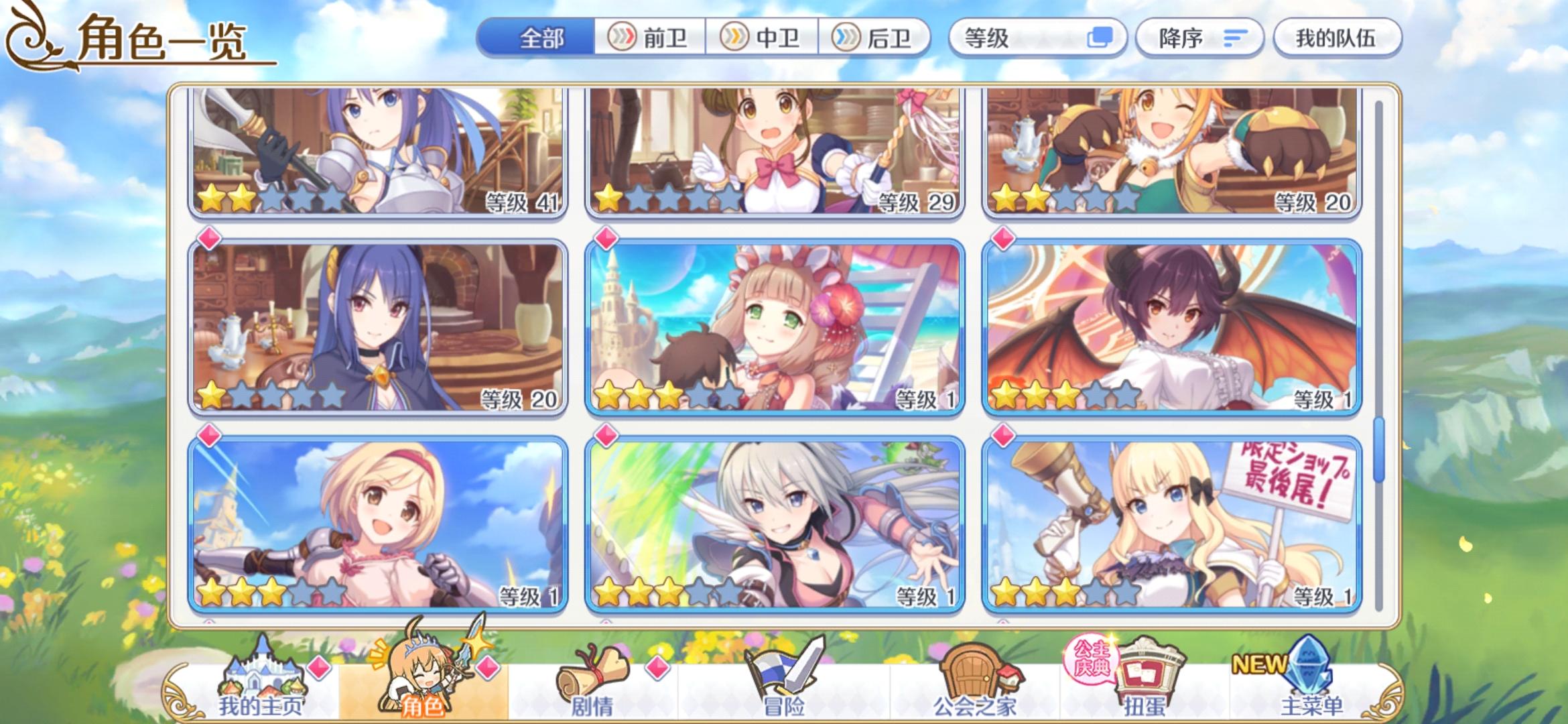Open 我的队伍 my teams
This screenshot has width=1568, height=724.
coord(1336,38)
